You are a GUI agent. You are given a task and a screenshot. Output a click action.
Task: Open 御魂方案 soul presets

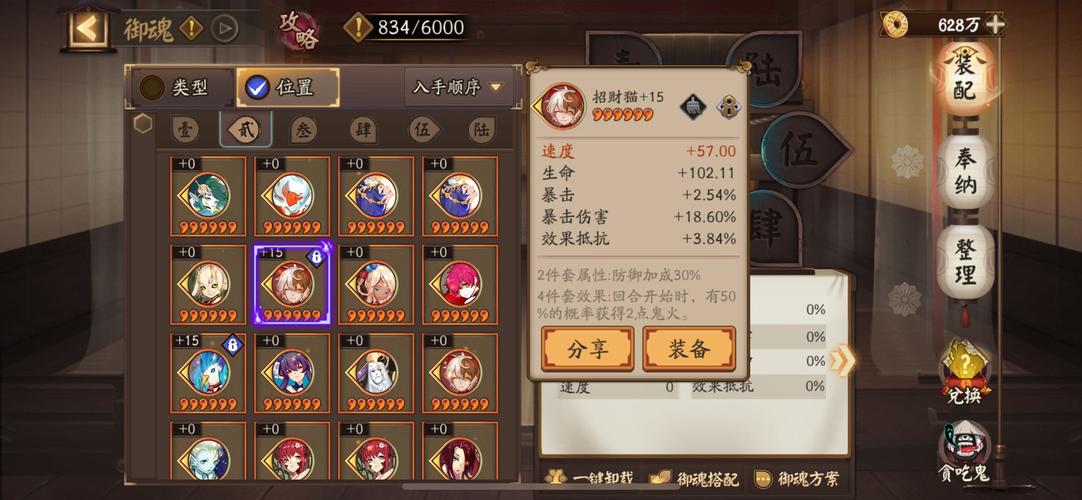797,479
